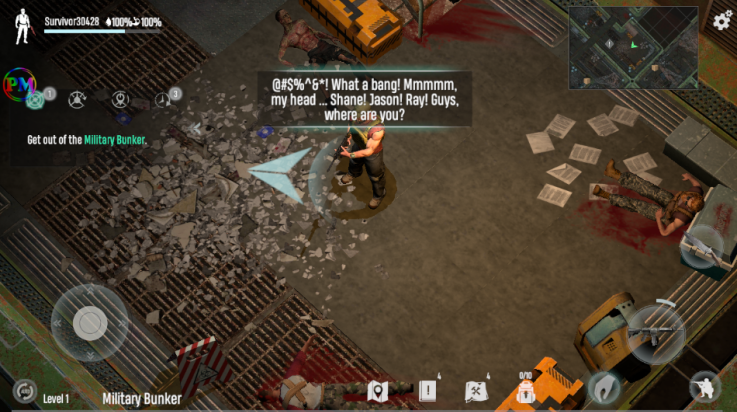Open the journal with exclamation mark

[428, 391]
